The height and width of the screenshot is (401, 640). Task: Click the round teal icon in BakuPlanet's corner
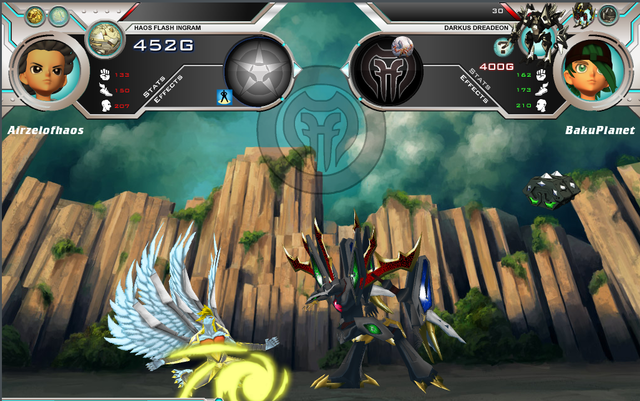[x=608, y=14]
